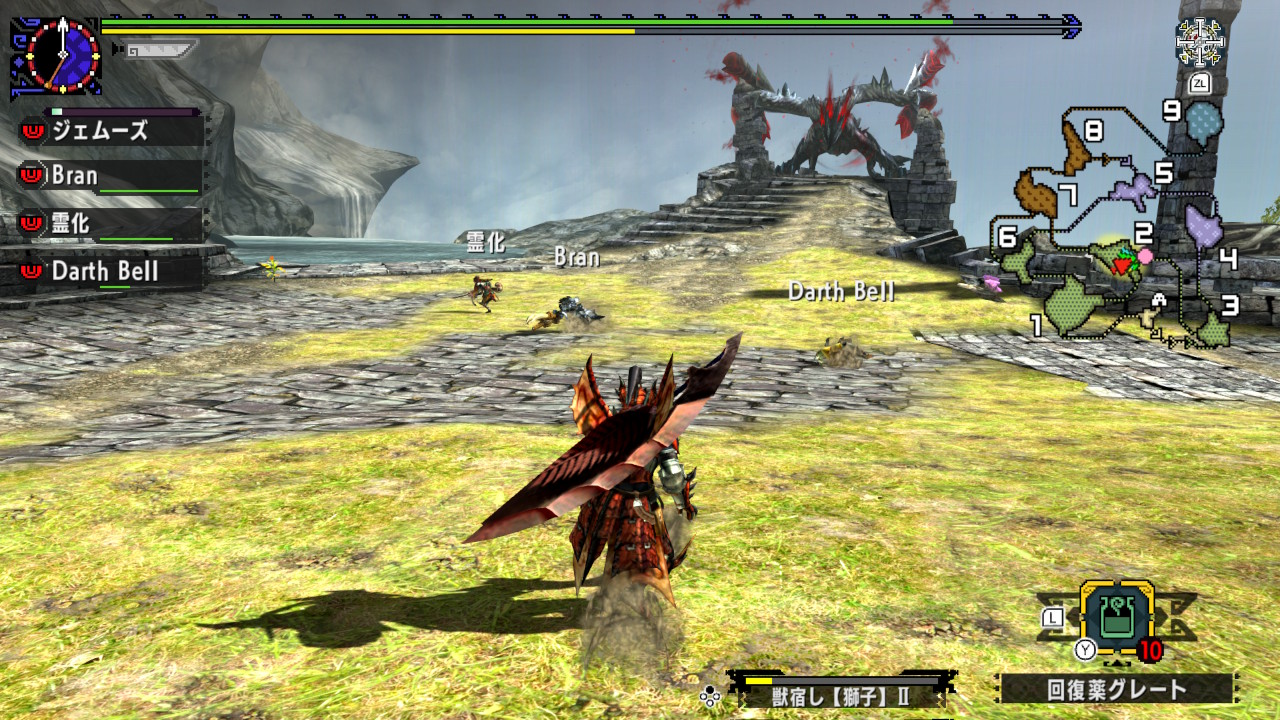Click the Y button prompt near the item pouch
Image resolution: width=1280 pixels, height=720 pixels.
tap(1085, 649)
